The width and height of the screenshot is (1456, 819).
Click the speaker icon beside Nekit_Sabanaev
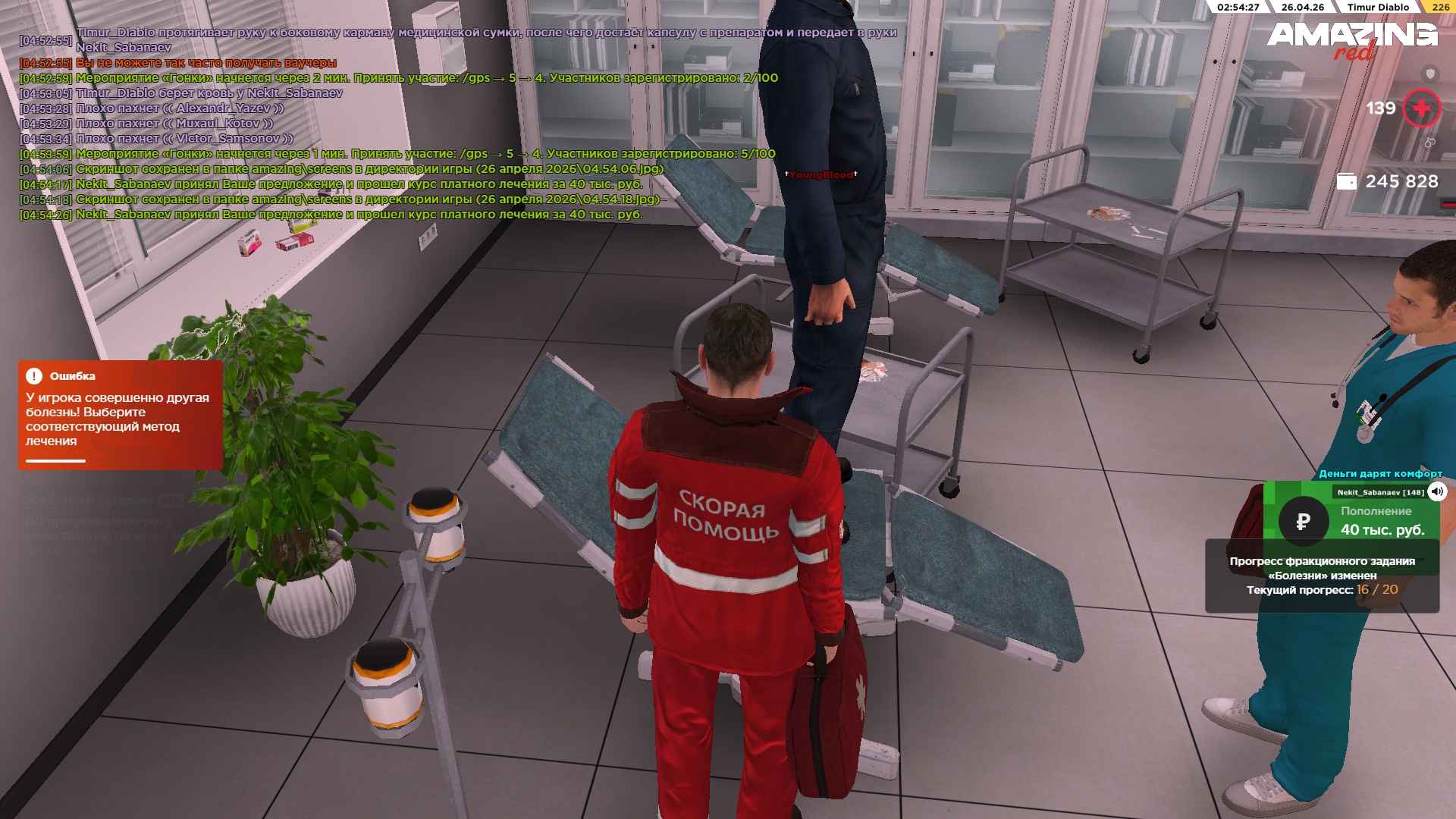tap(1437, 492)
